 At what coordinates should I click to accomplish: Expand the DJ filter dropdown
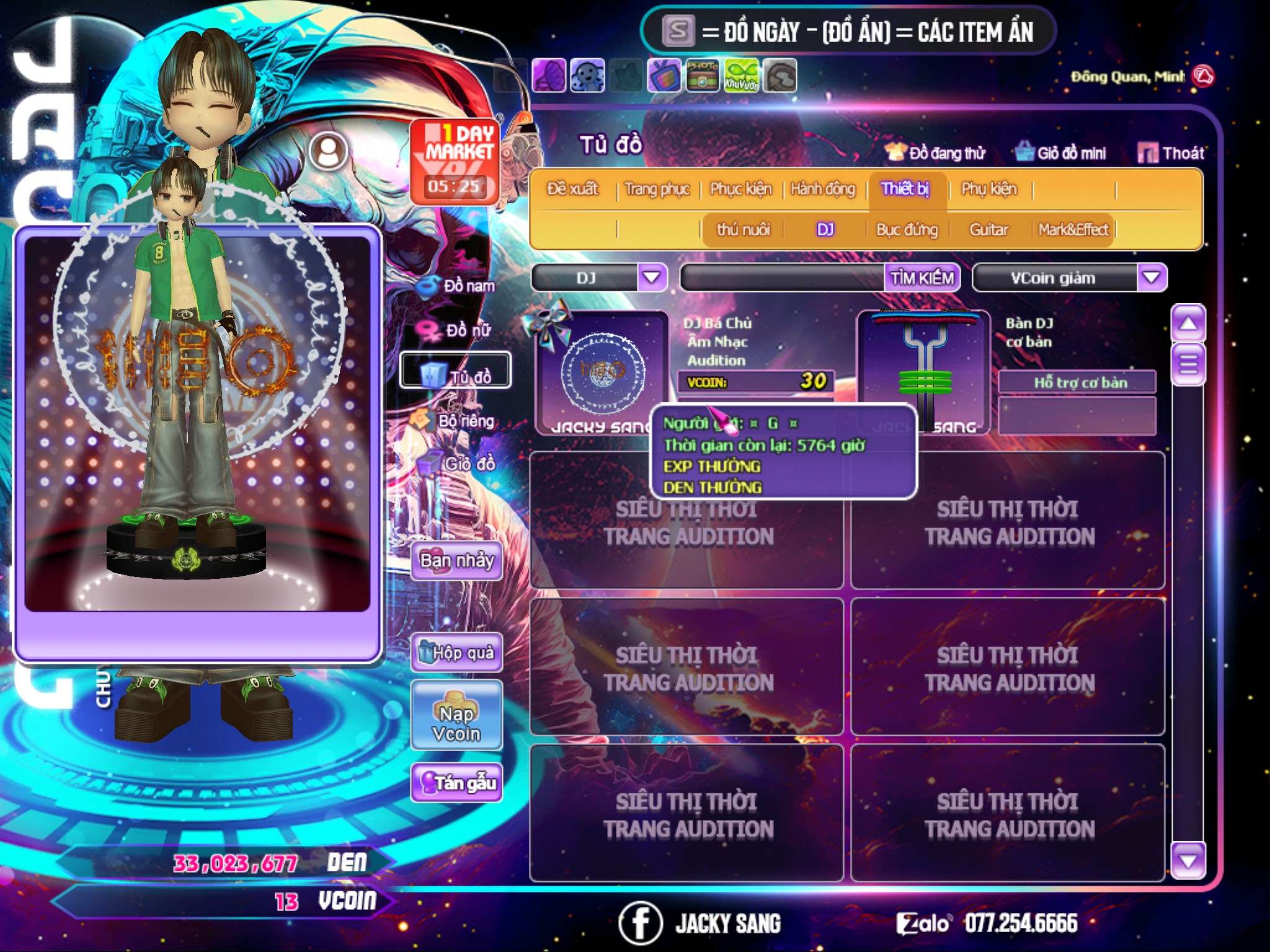tap(652, 278)
